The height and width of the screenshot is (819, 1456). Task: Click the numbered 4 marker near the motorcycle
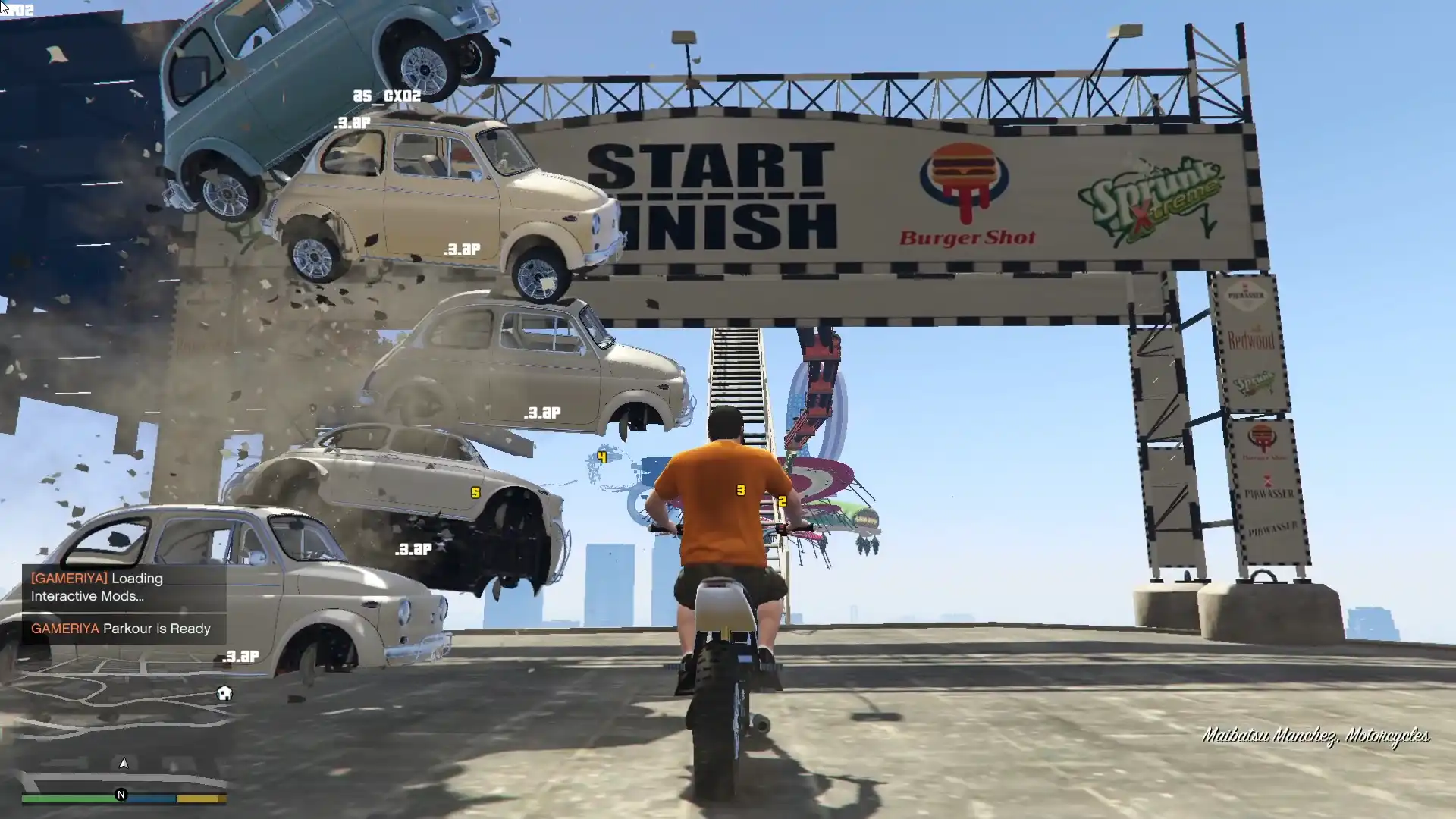click(x=601, y=456)
